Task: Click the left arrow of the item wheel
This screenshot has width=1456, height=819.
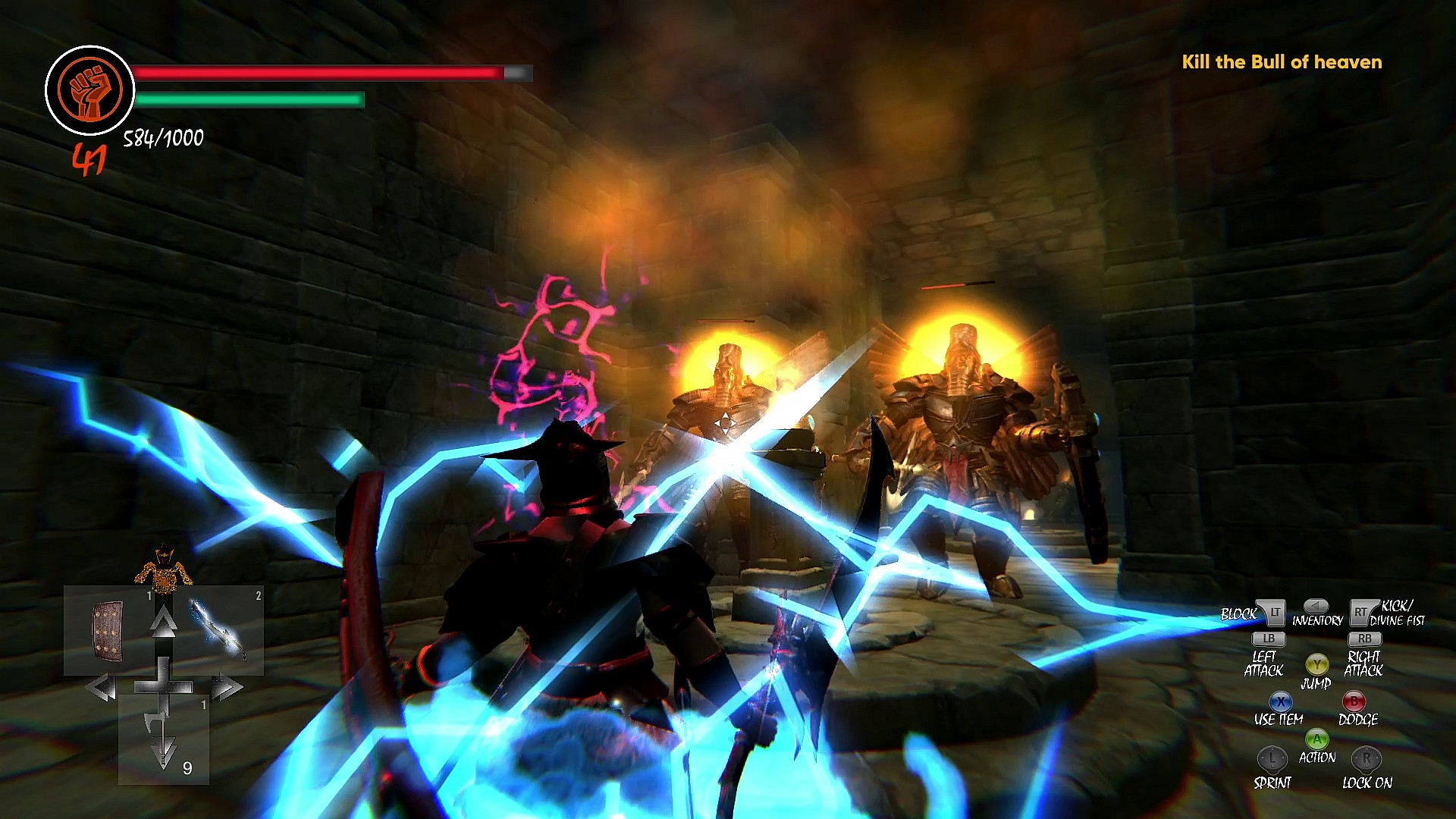Action: pos(102,687)
